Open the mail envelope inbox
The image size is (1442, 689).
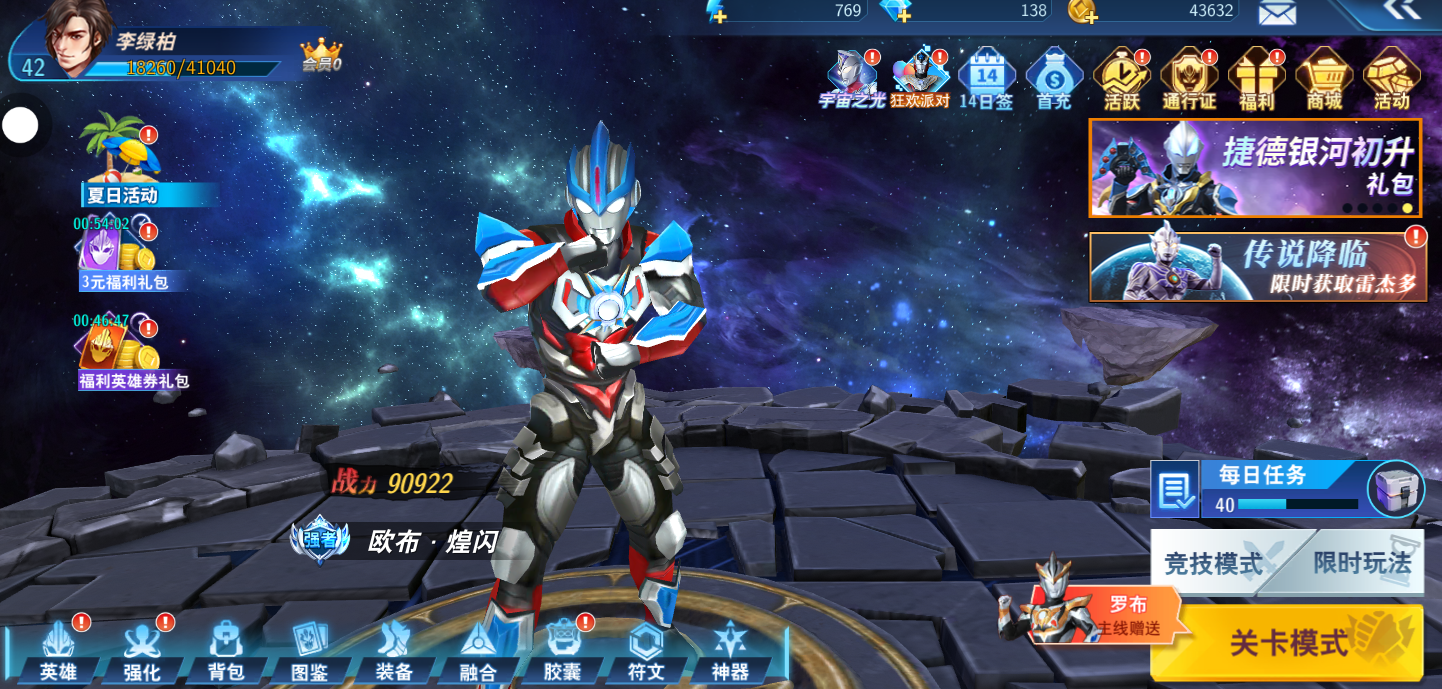click(x=1277, y=13)
